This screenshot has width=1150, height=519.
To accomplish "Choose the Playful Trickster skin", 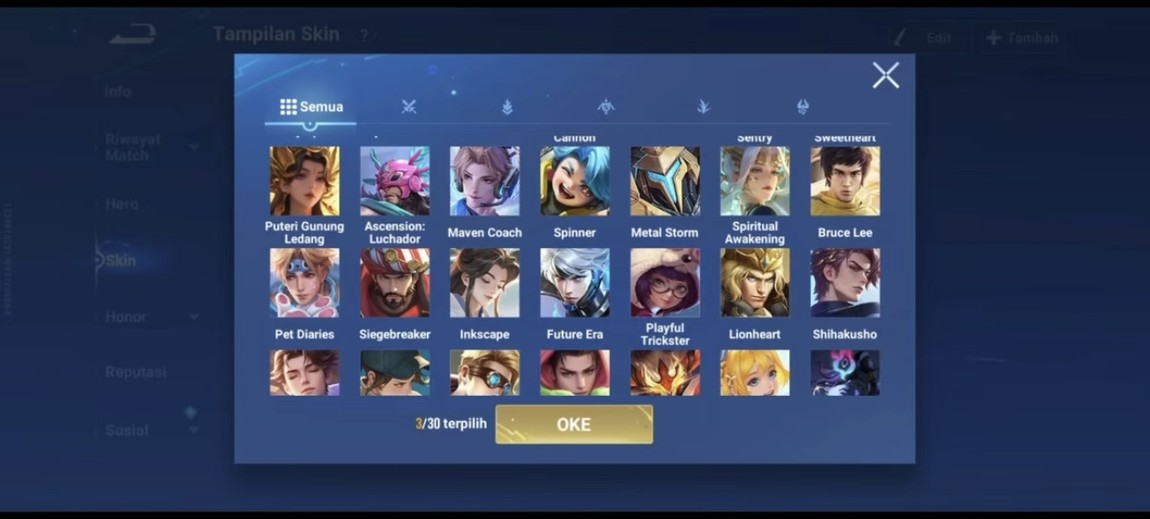I will [665, 283].
